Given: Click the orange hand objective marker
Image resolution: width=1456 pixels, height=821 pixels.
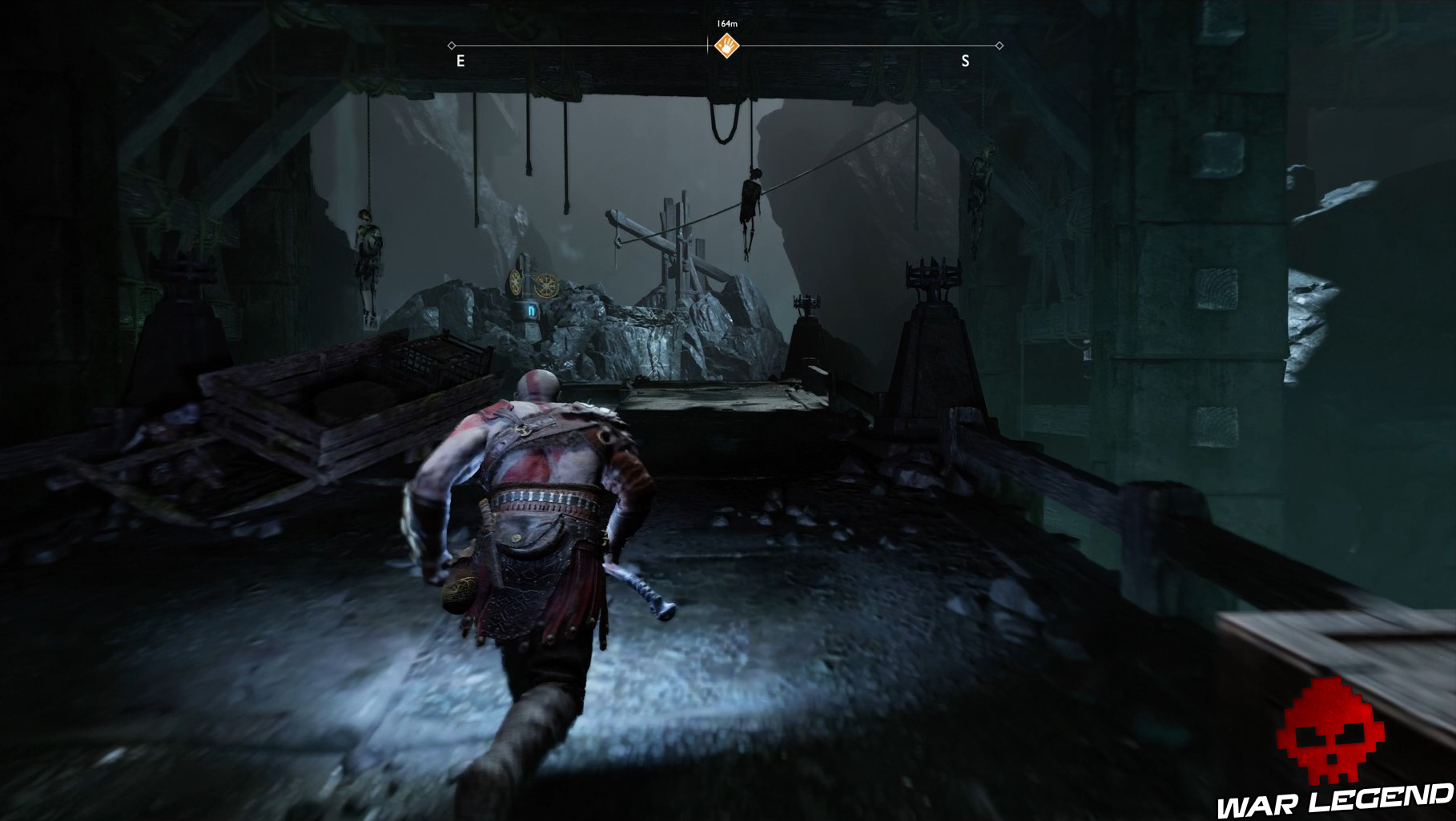Looking at the screenshot, I should (726, 46).
